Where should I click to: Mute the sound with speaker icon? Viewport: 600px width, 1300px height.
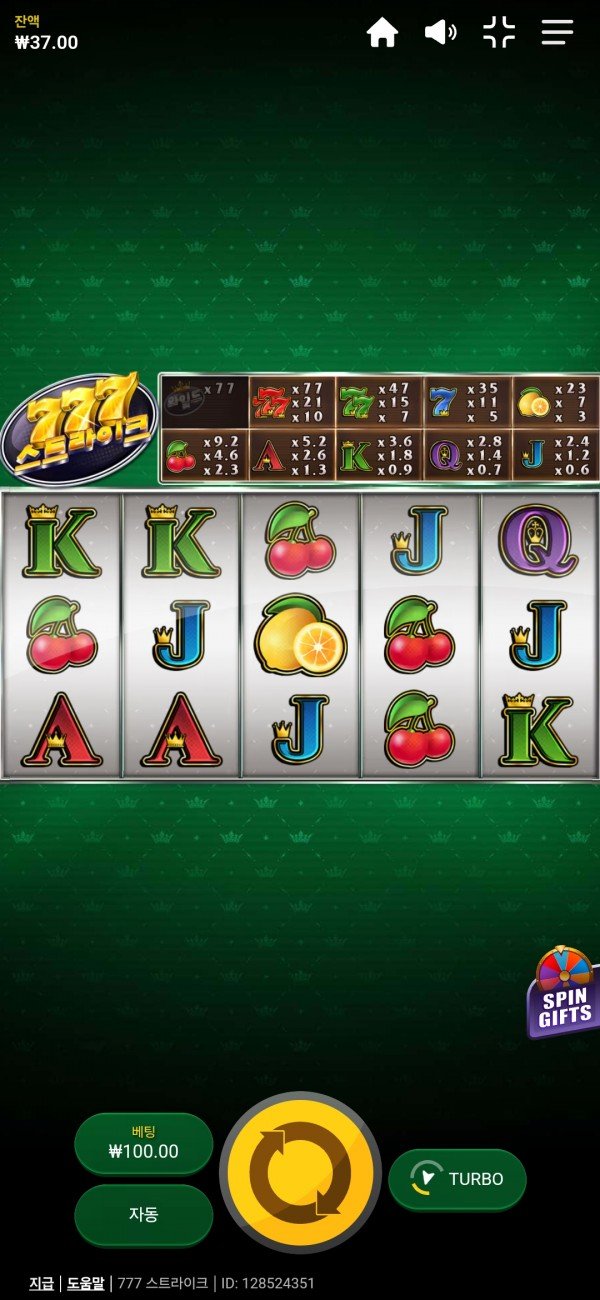(x=440, y=33)
